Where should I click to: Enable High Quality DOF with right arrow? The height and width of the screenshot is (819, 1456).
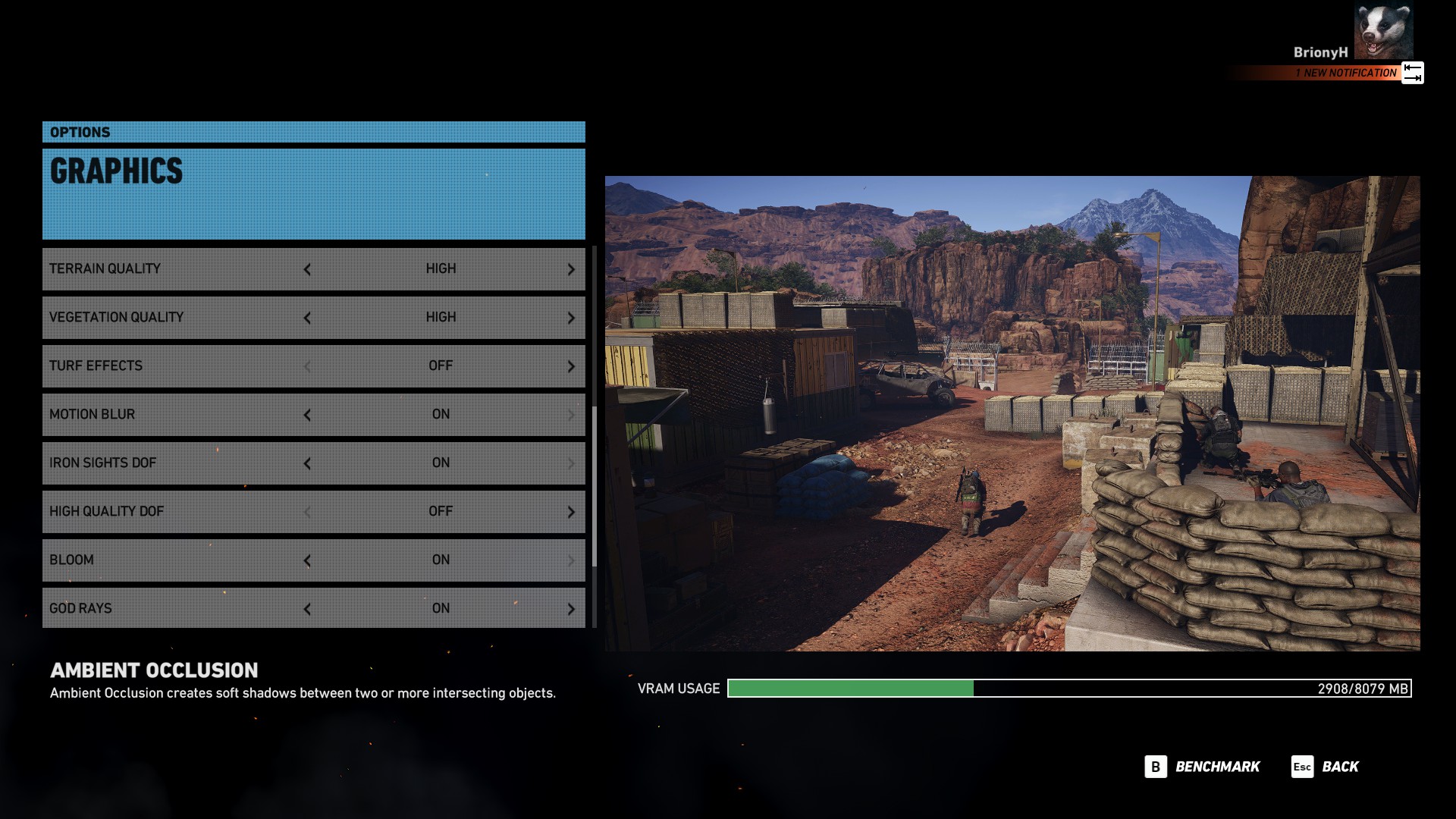point(571,512)
